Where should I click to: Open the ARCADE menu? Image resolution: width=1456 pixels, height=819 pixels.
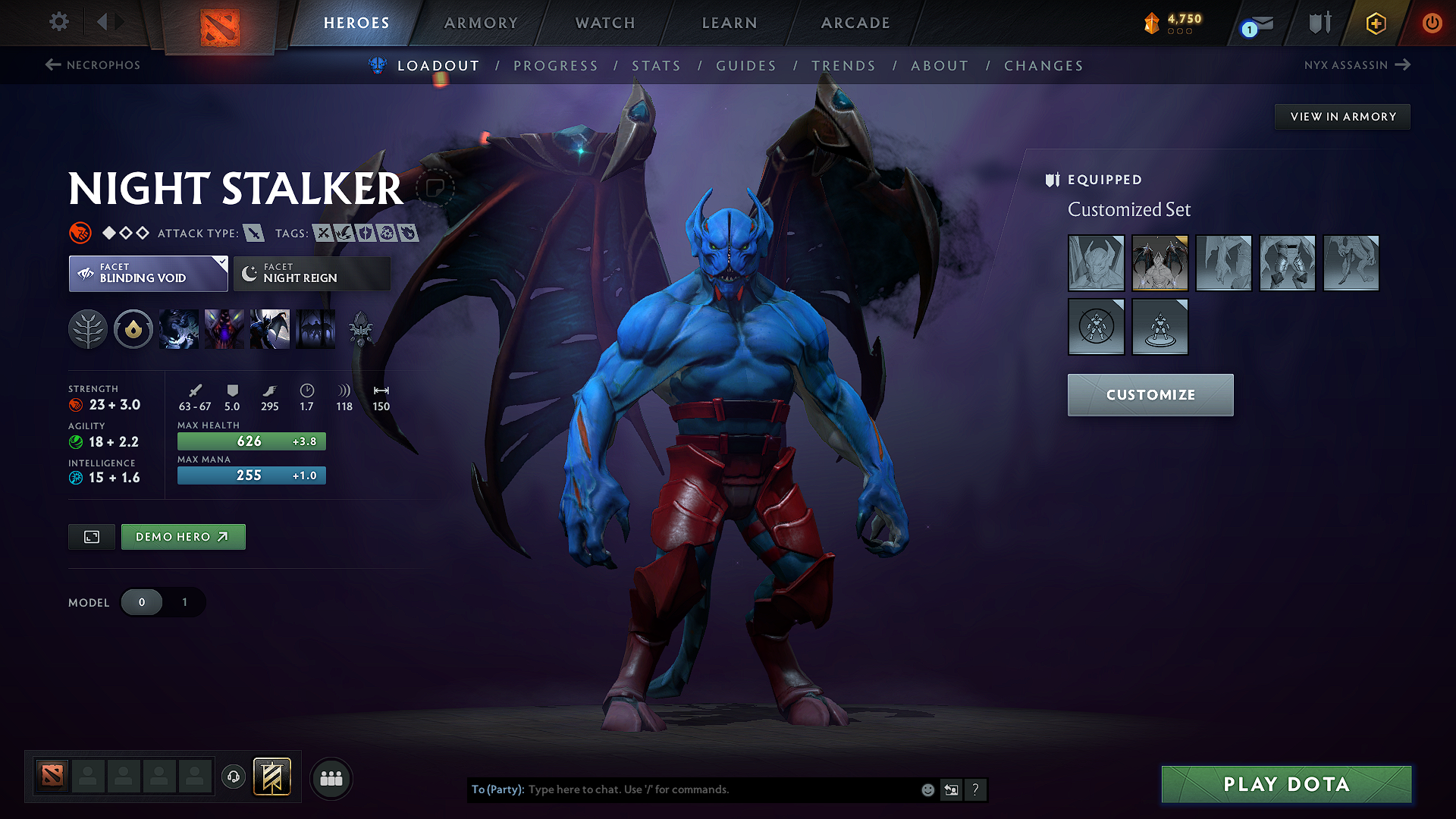coord(855,23)
